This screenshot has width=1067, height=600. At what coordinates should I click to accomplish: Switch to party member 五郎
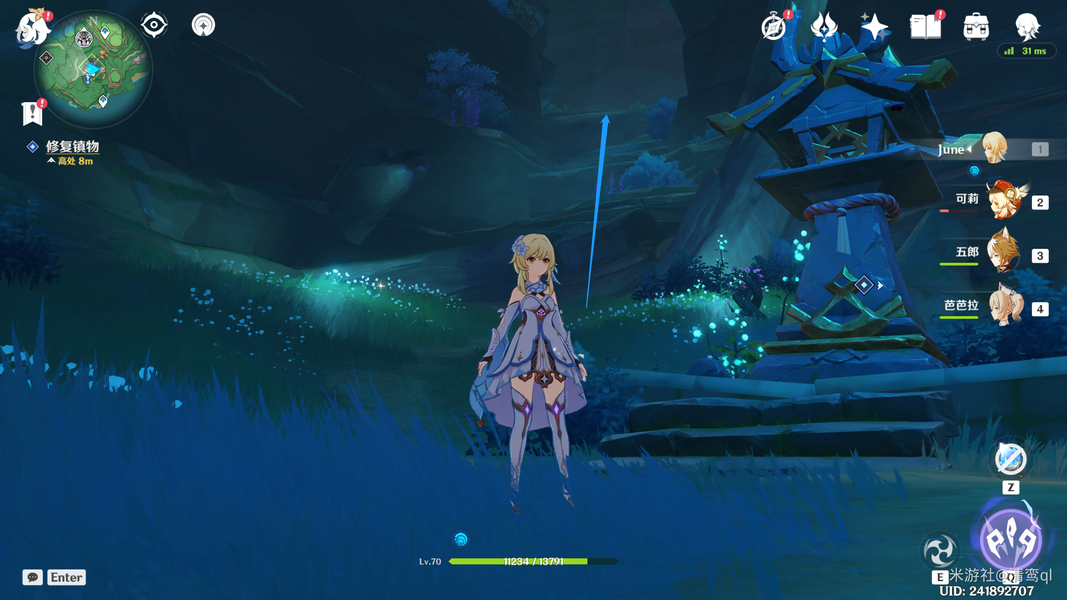(1004, 254)
